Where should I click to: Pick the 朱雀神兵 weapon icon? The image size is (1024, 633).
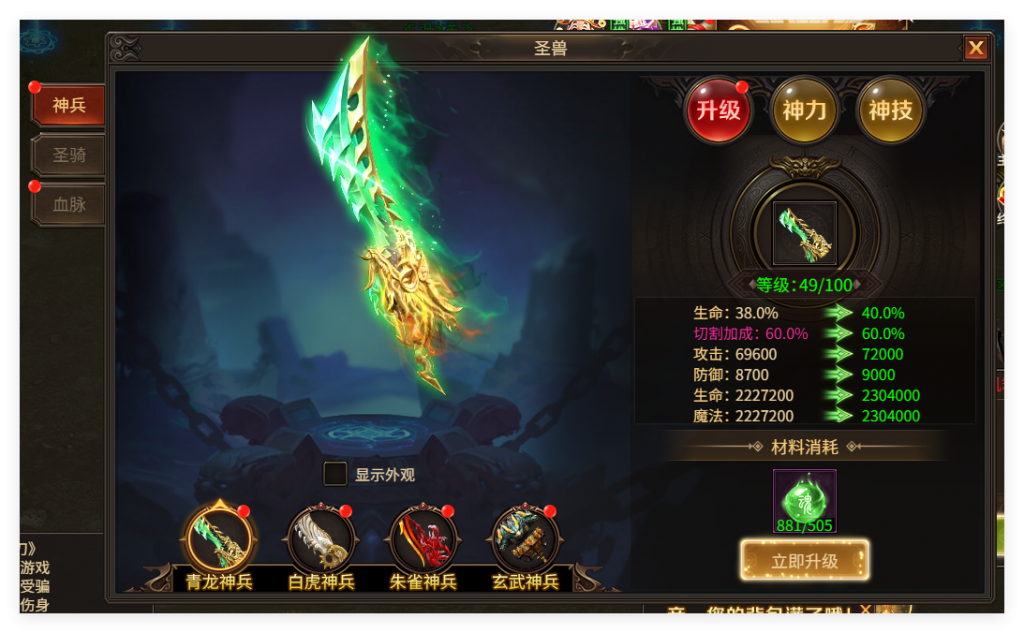[x=423, y=539]
